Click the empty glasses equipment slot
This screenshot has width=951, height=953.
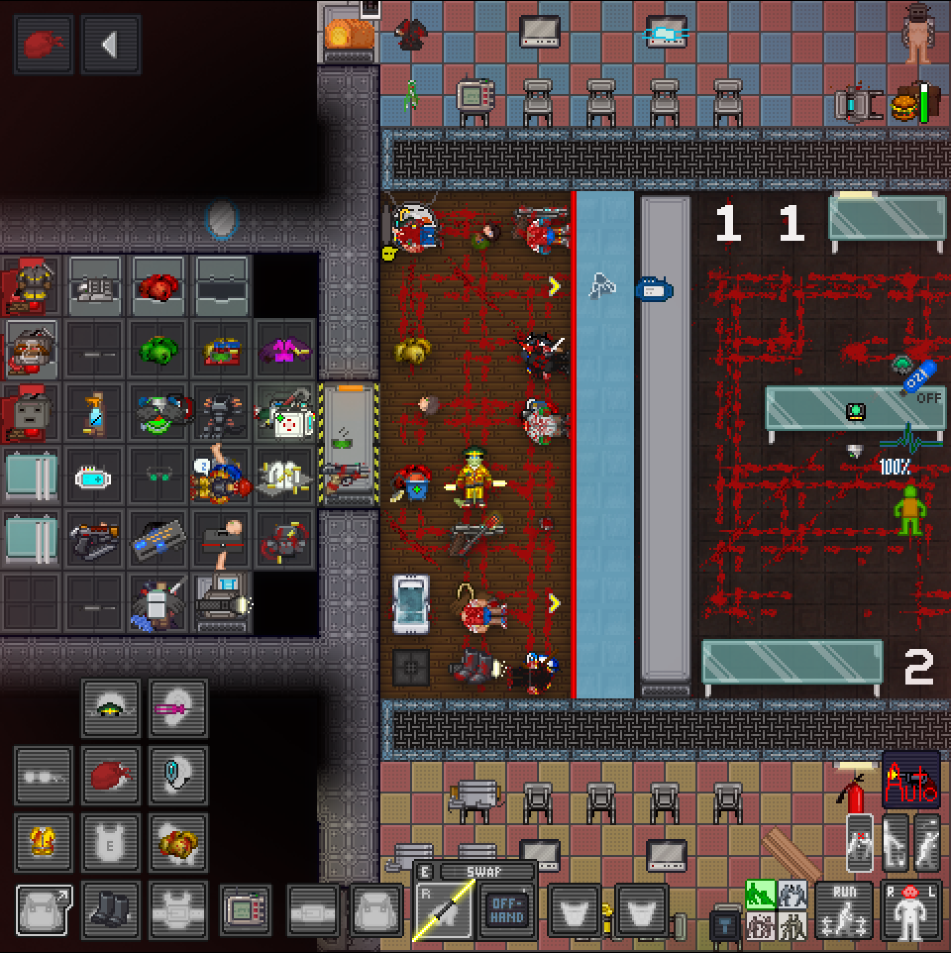tap(43, 775)
